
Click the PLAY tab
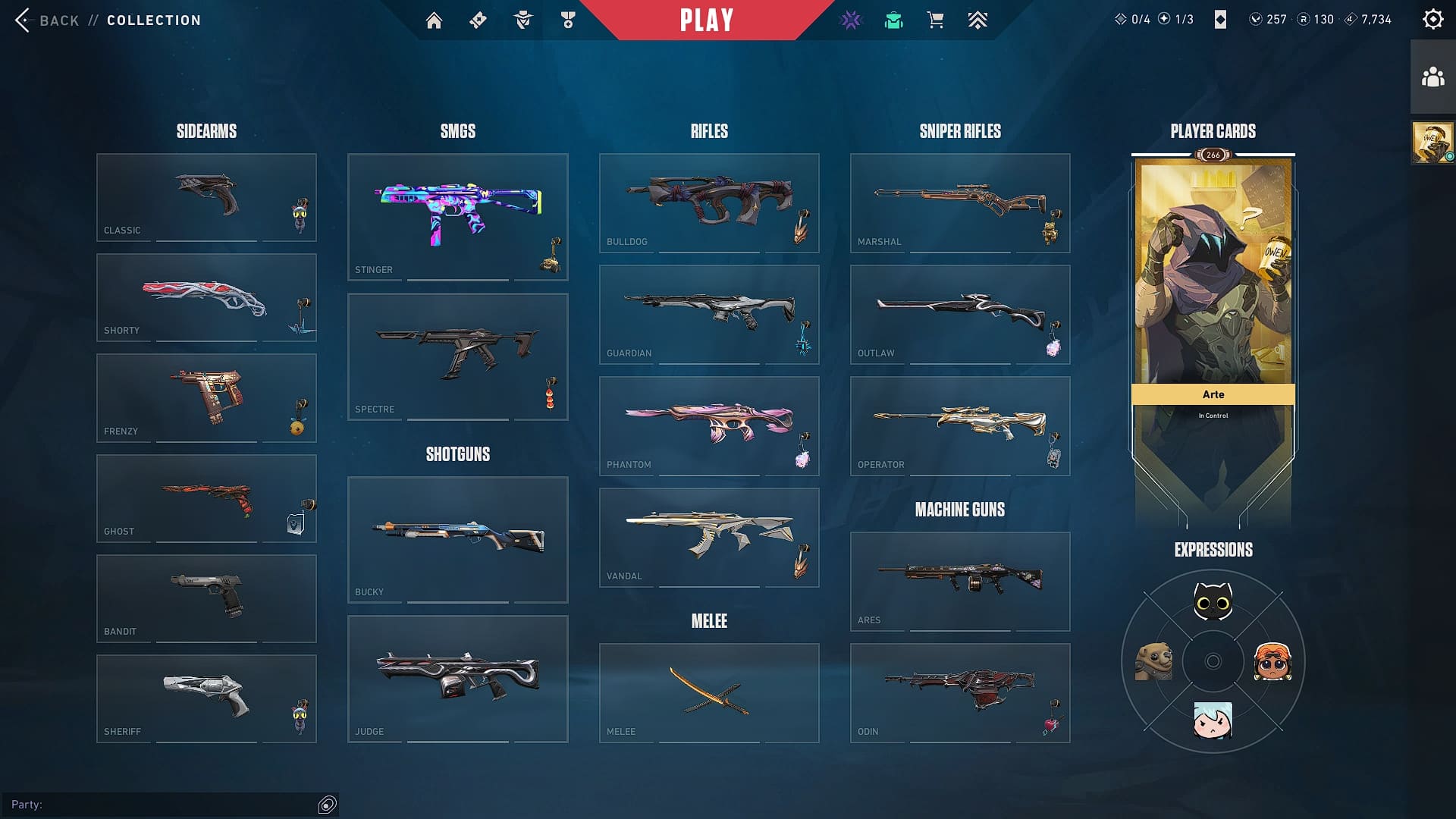pos(707,20)
